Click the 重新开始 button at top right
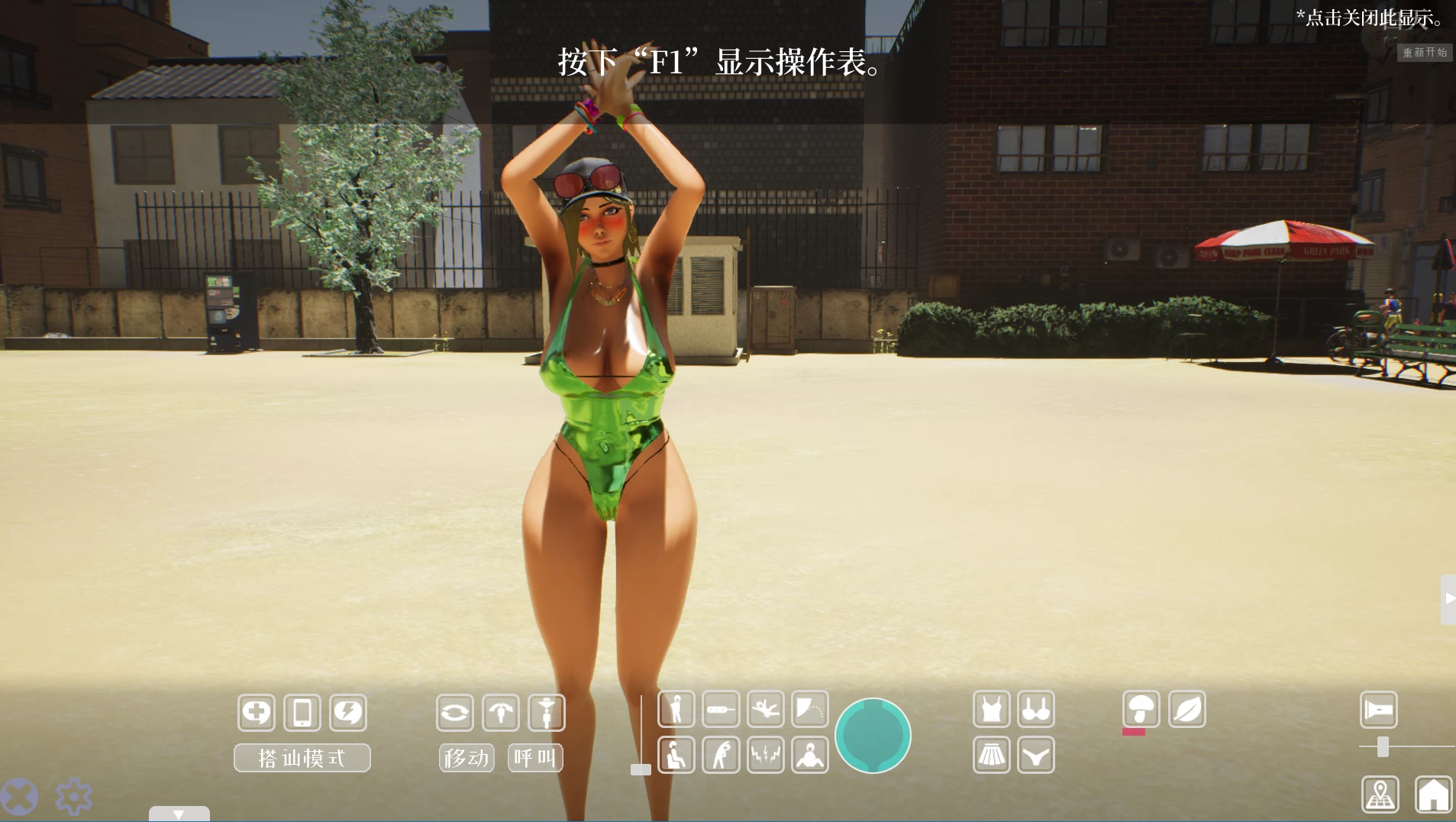The image size is (1456, 822). pyautogui.click(x=1425, y=52)
